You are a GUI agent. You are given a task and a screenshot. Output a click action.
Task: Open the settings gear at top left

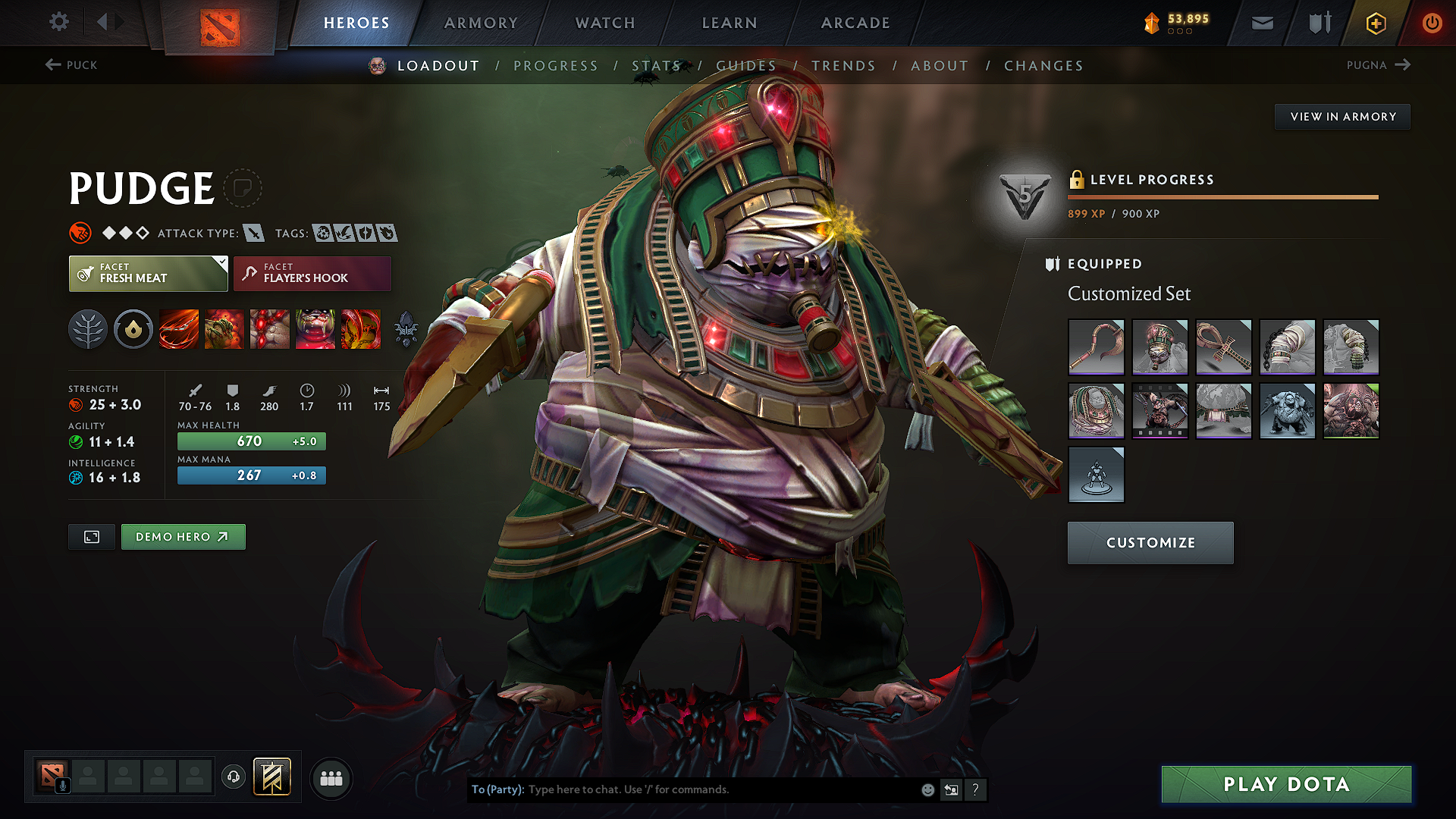pos(58,22)
